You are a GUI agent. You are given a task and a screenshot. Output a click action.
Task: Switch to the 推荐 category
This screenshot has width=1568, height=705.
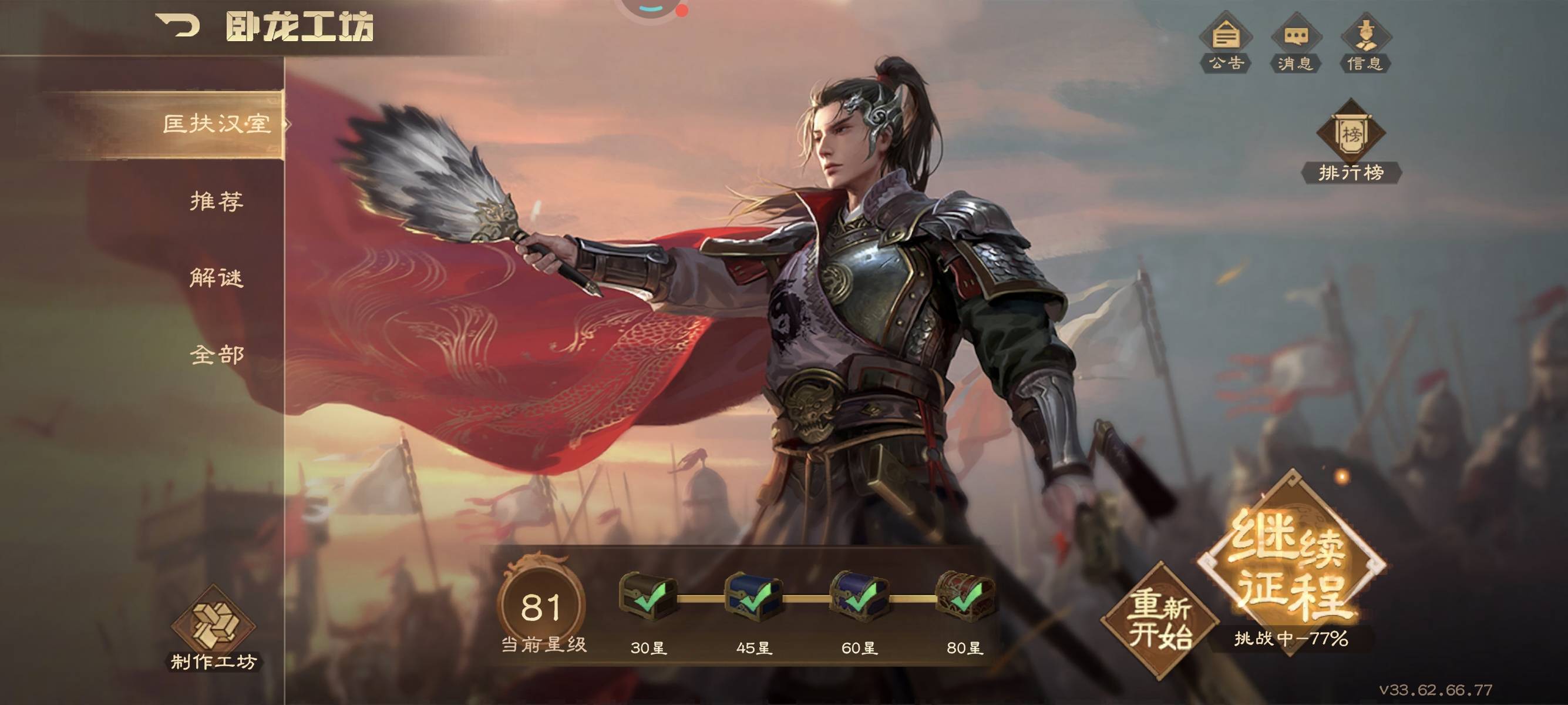pyautogui.click(x=216, y=201)
